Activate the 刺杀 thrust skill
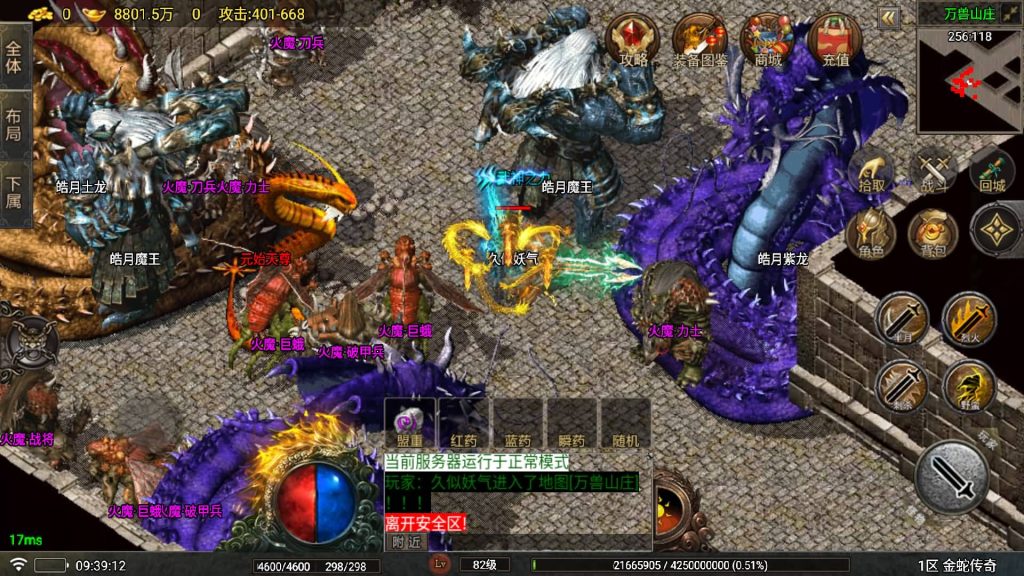 tap(900, 387)
